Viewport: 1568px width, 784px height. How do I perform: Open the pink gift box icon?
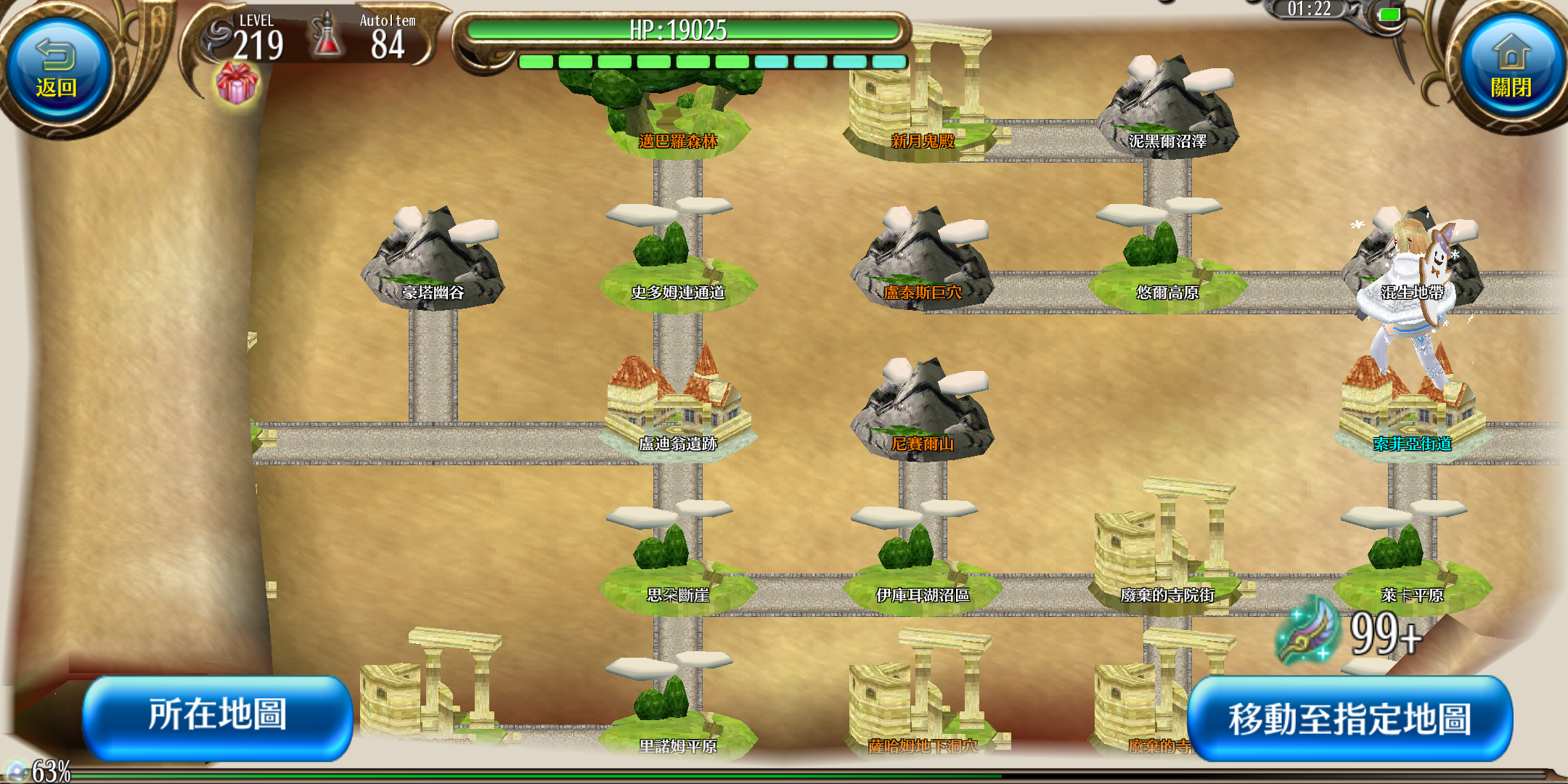click(x=237, y=82)
